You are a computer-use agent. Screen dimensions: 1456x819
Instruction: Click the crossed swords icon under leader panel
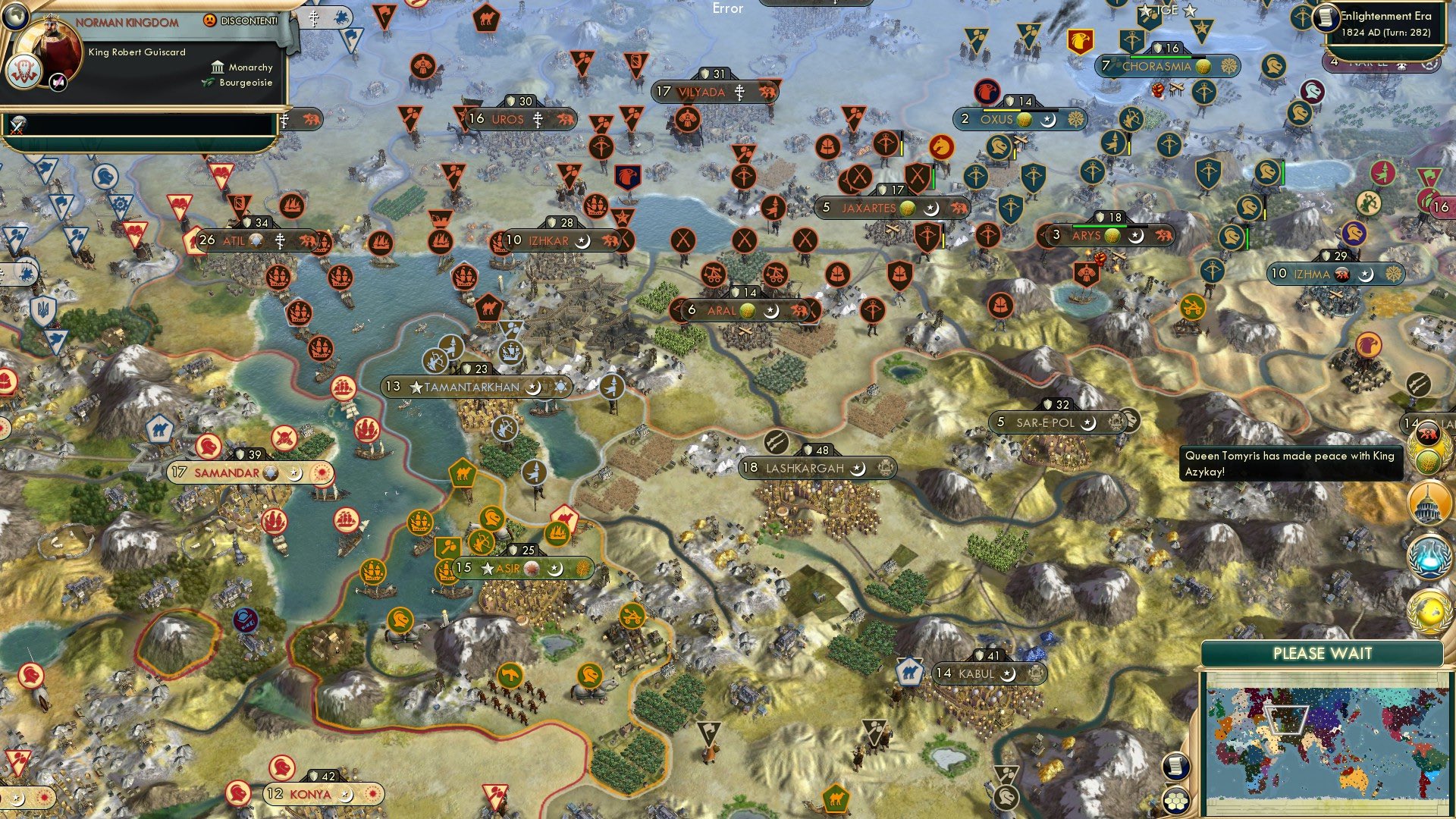pyautogui.click(x=18, y=125)
